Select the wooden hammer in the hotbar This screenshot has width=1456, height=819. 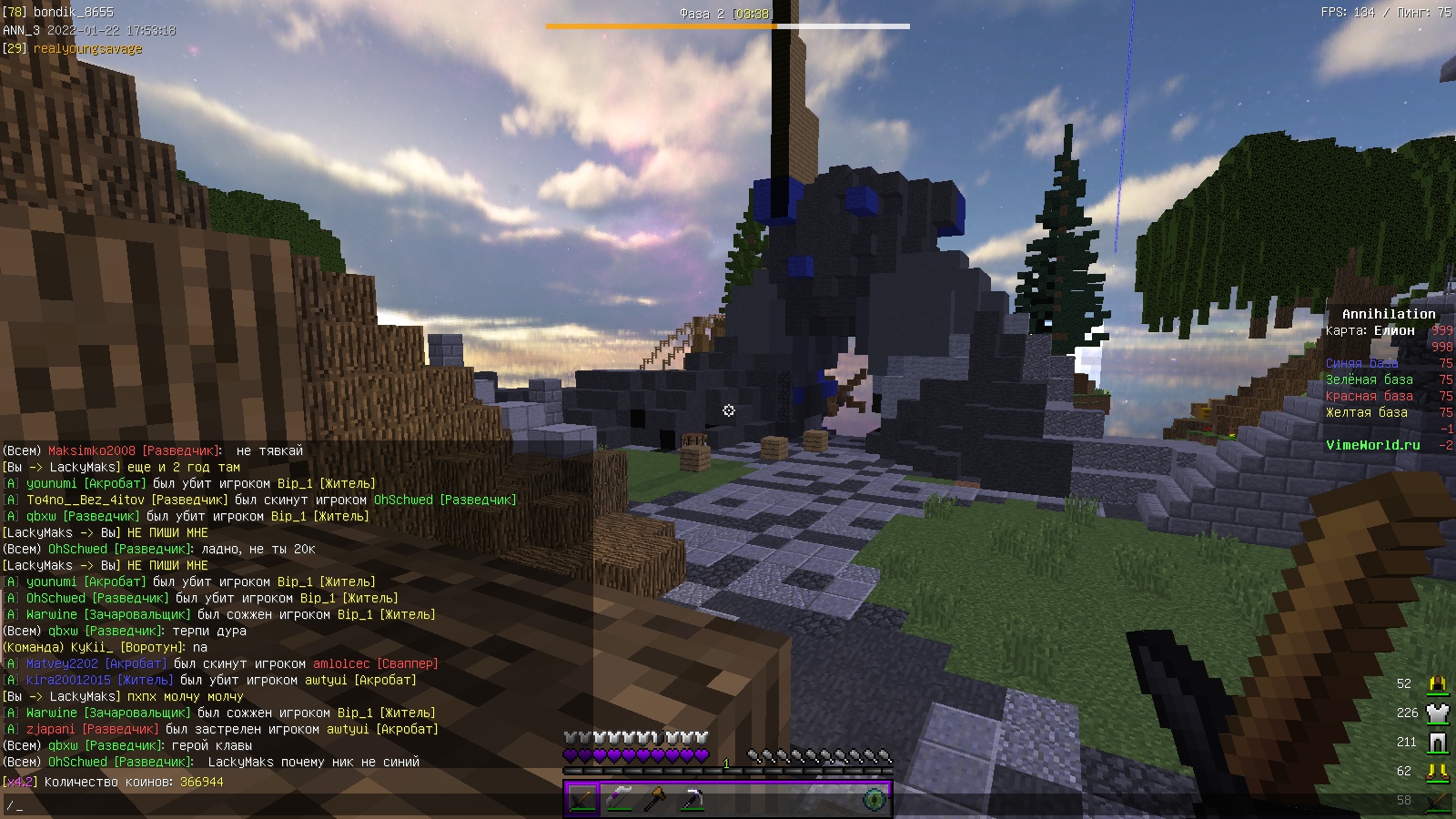pyautogui.click(x=657, y=799)
